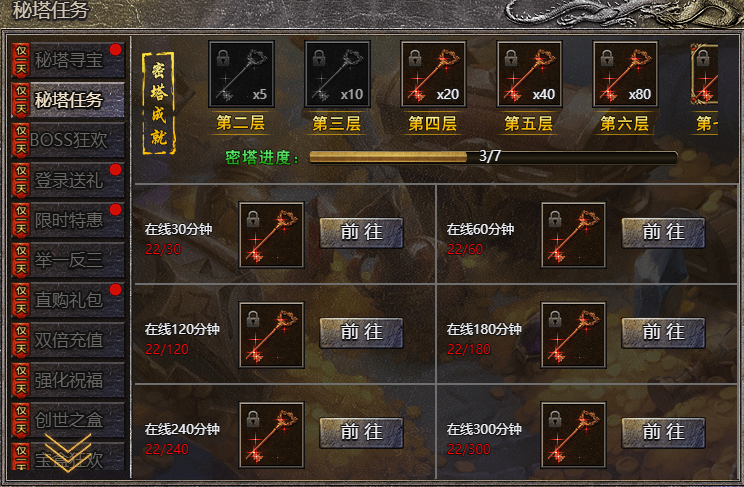
Task: Click 前往 for the 在线60分钟 task
Action: pos(663,233)
